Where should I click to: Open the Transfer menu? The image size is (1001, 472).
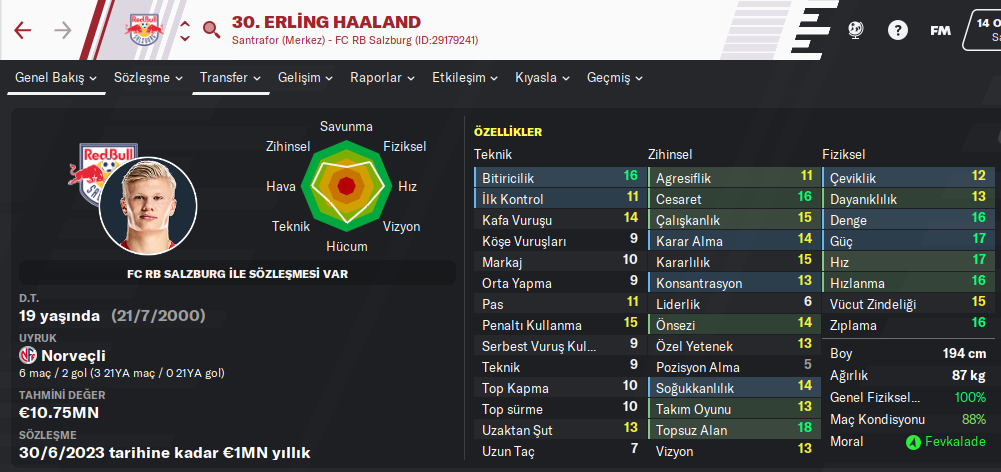click(x=231, y=78)
